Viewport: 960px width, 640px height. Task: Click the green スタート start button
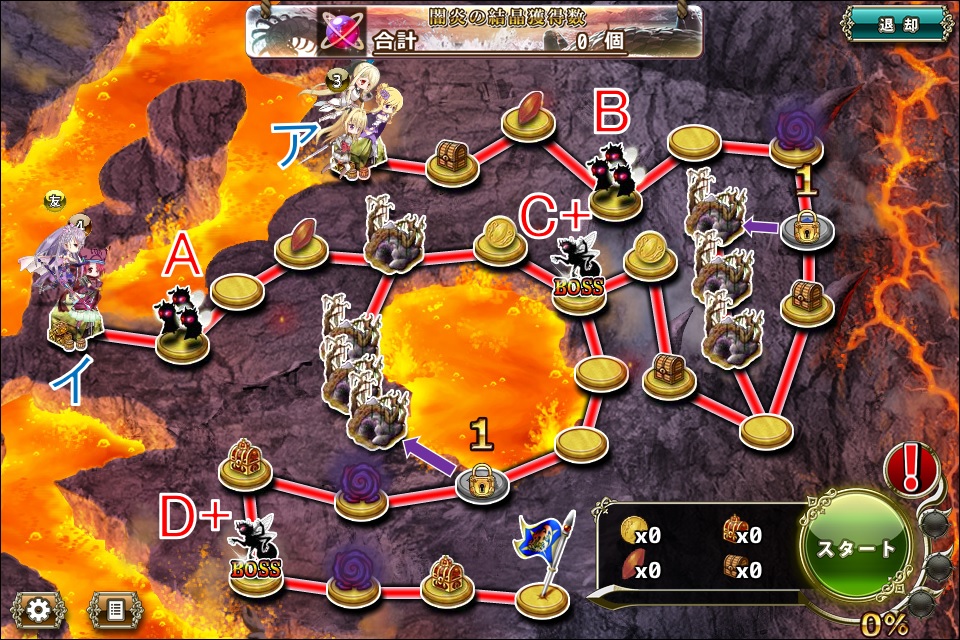857,548
